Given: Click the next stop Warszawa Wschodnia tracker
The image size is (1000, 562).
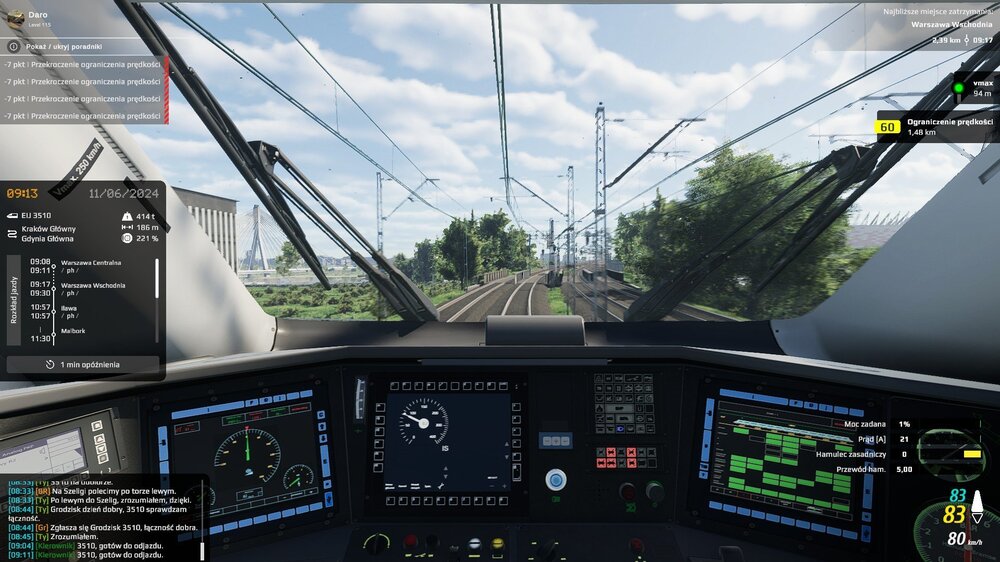Looking at the screenshot, I should pyautogui.click(x=945, y=24).
